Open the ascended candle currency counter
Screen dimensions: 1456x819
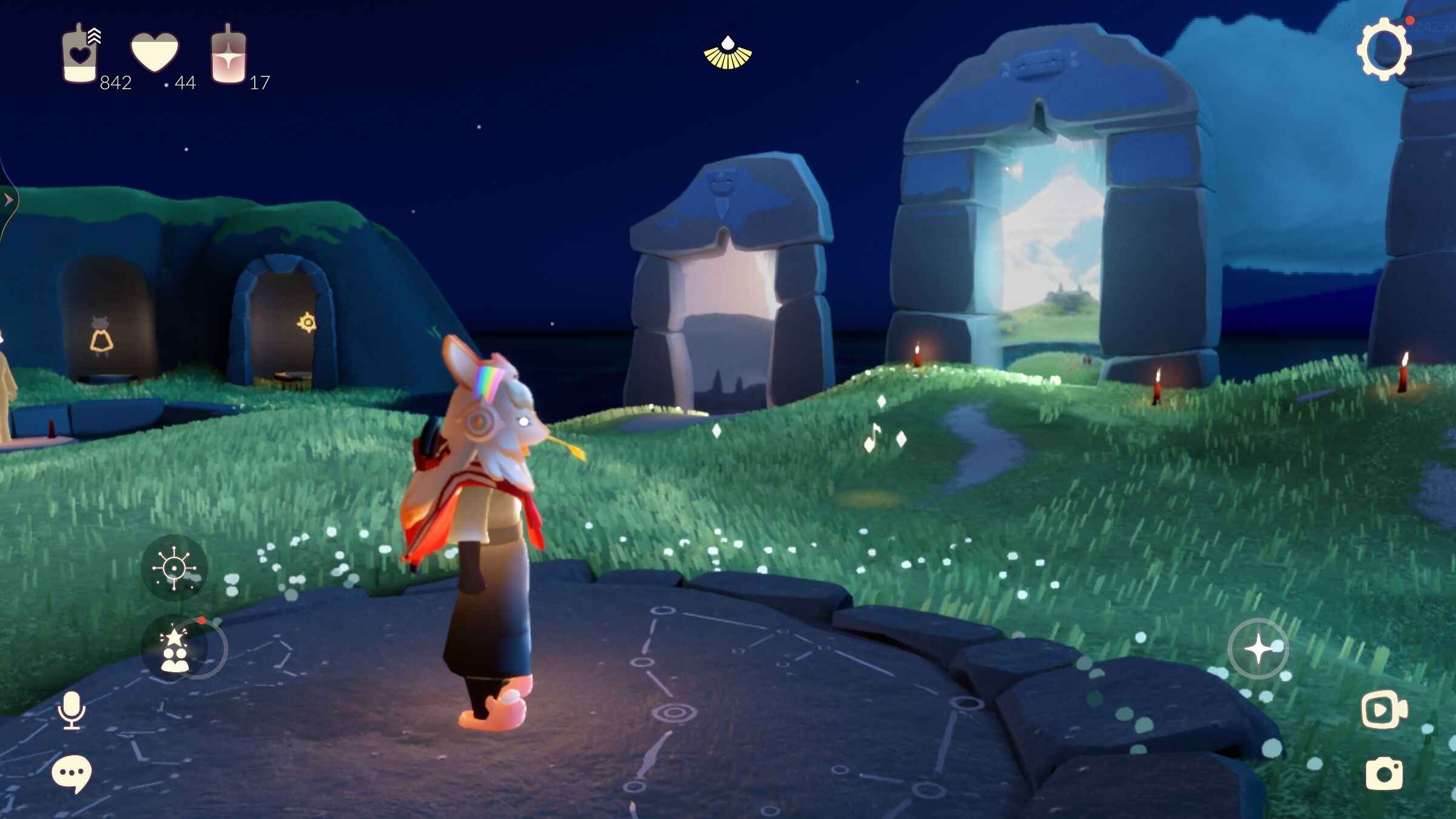[228, 56]
